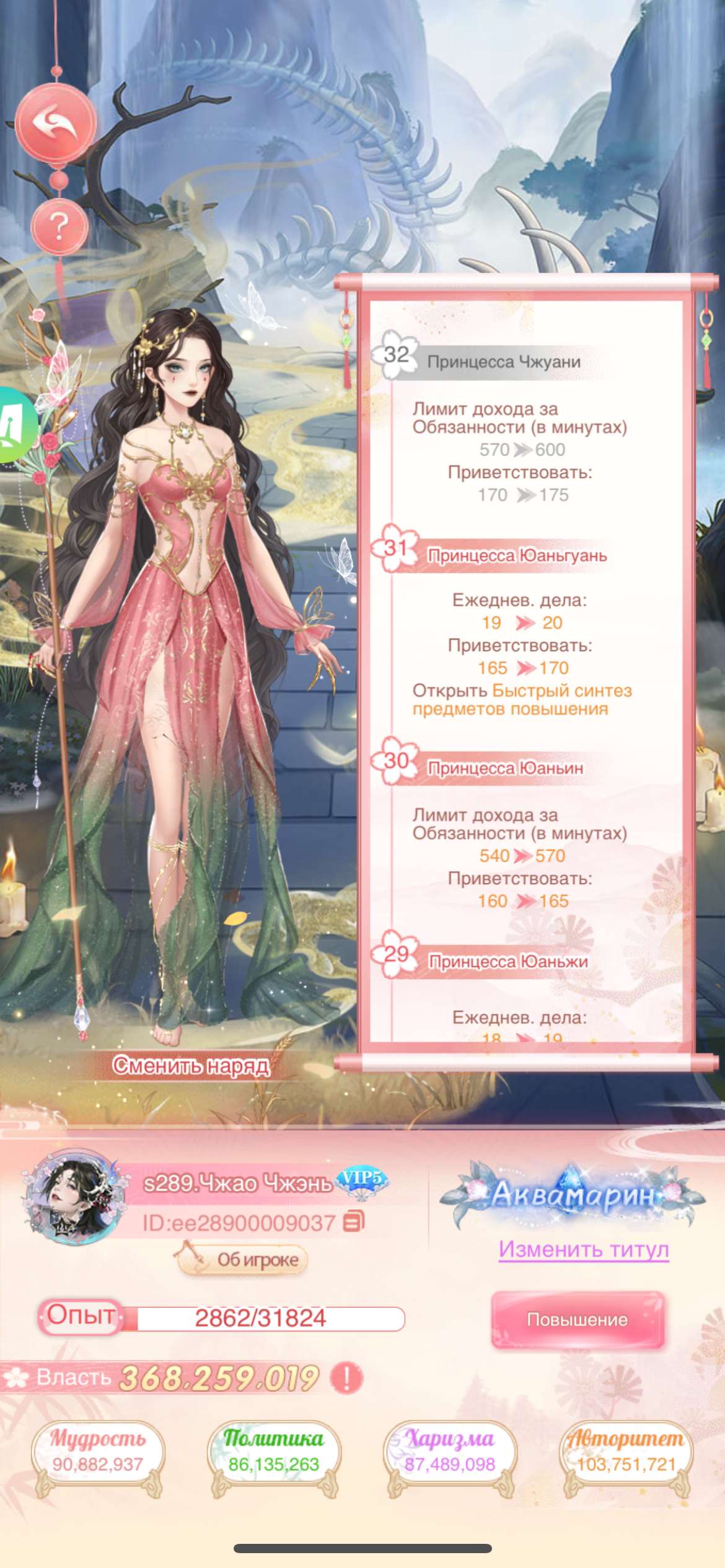Tap the Аквамарин title badge

click(573, 1195)
